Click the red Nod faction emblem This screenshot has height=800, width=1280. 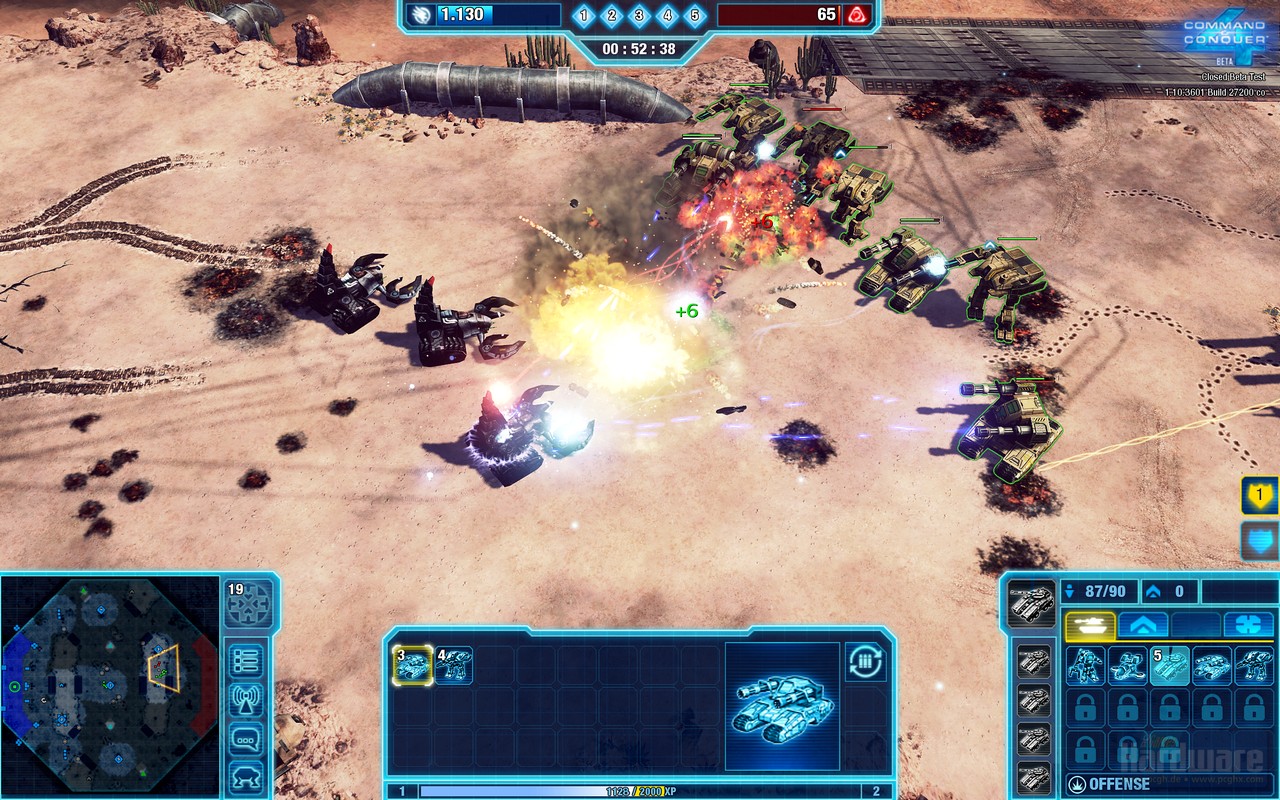click(856, 15)
